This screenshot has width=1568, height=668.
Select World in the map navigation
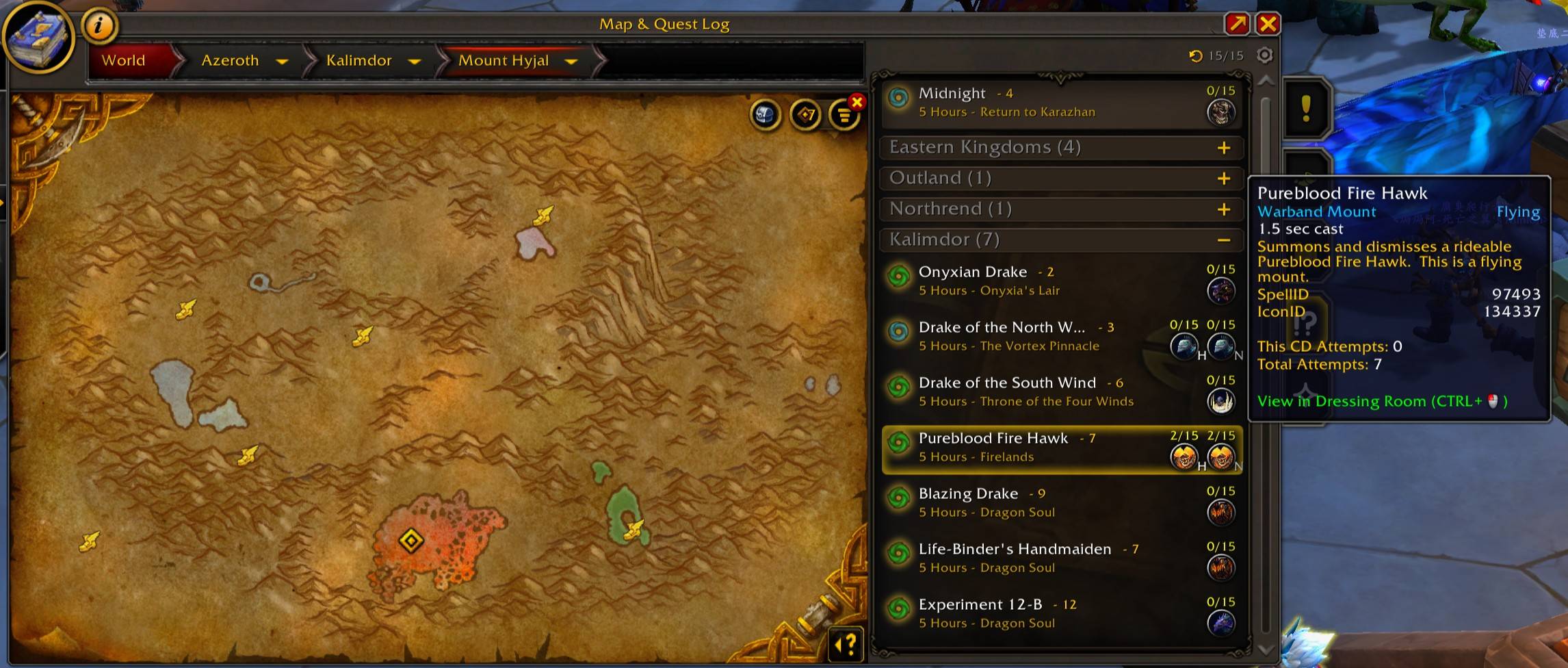124,60
